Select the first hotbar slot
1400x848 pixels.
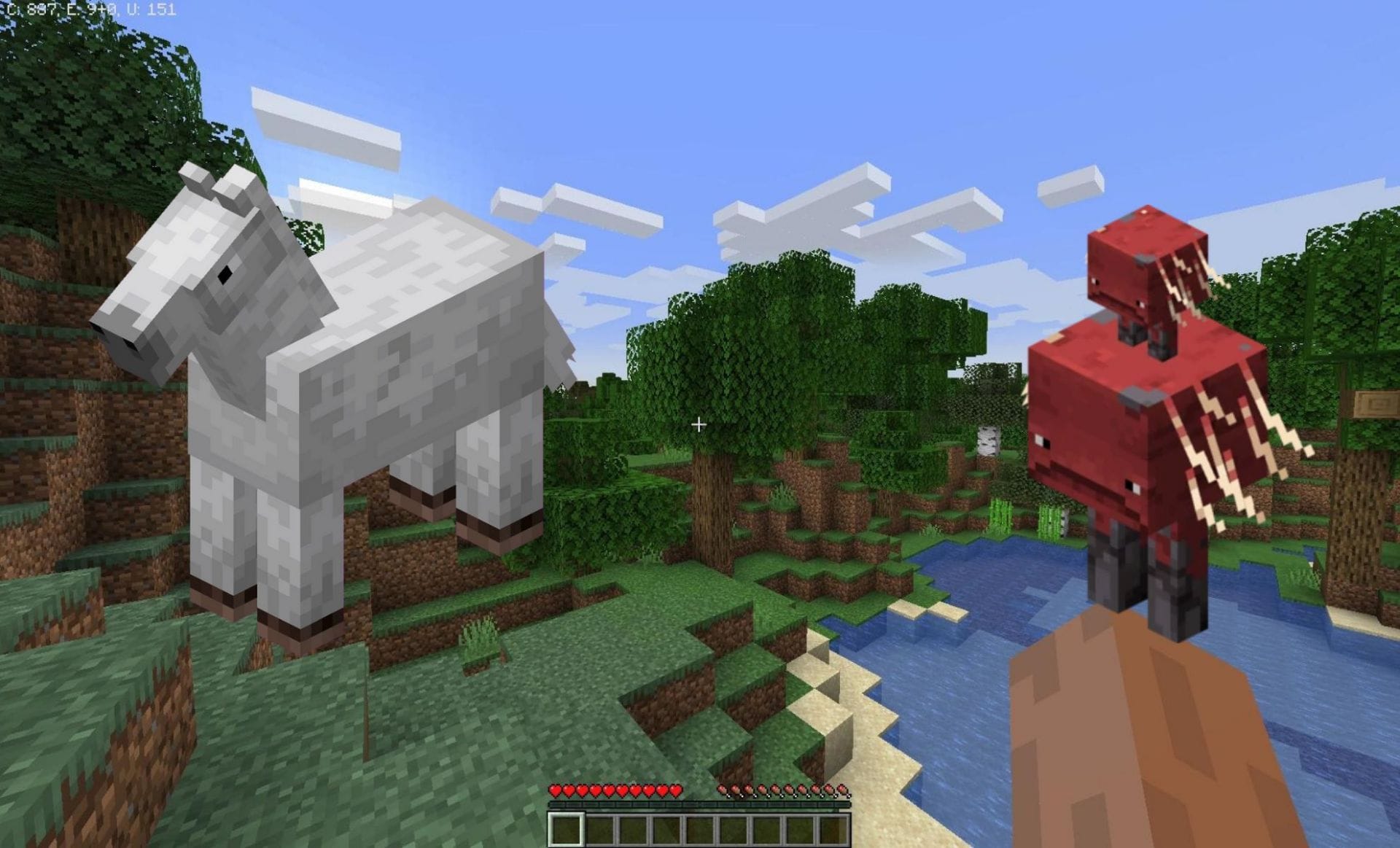(x=564, y=829)
